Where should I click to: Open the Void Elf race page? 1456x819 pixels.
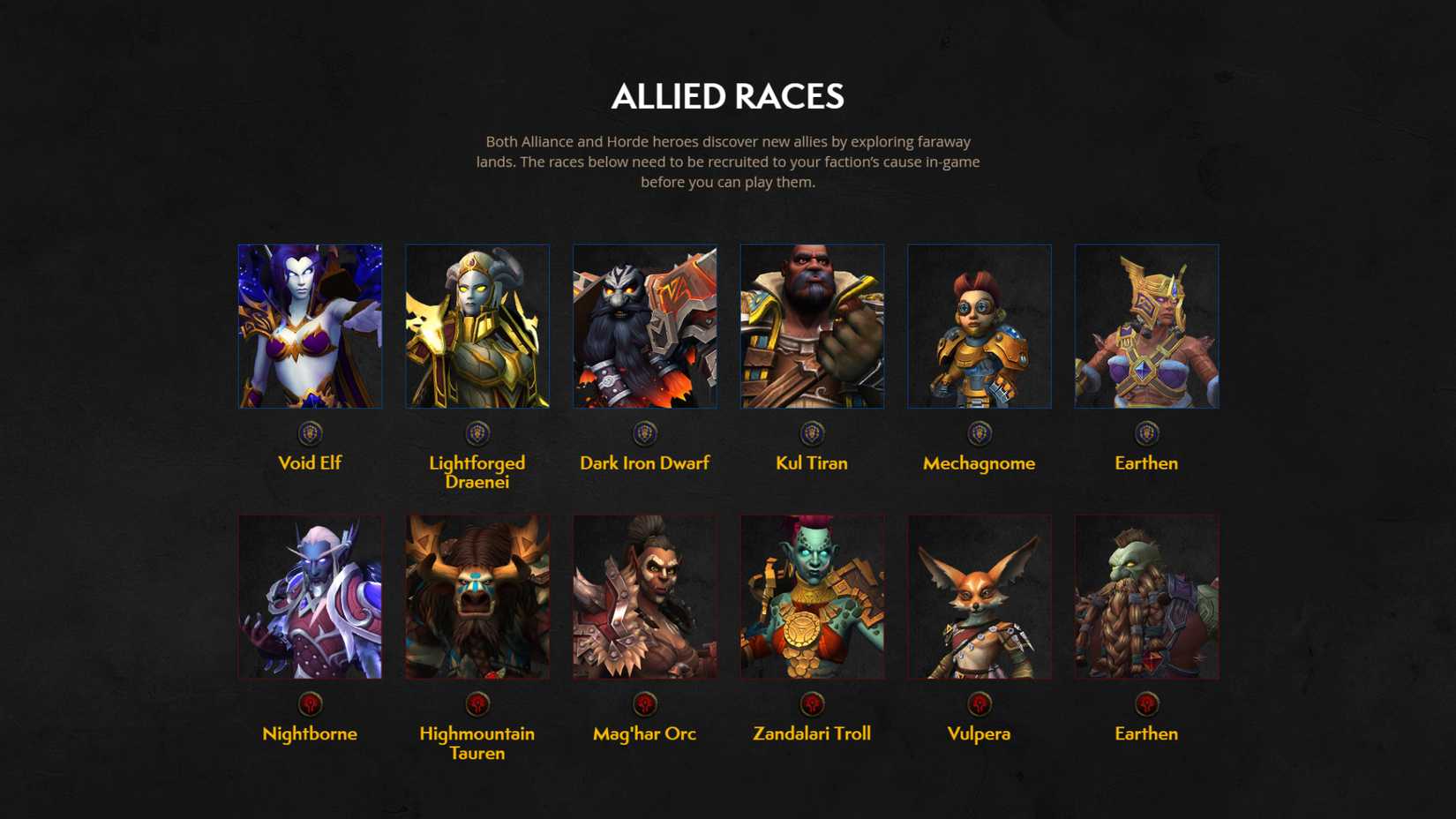coord(311,462)
